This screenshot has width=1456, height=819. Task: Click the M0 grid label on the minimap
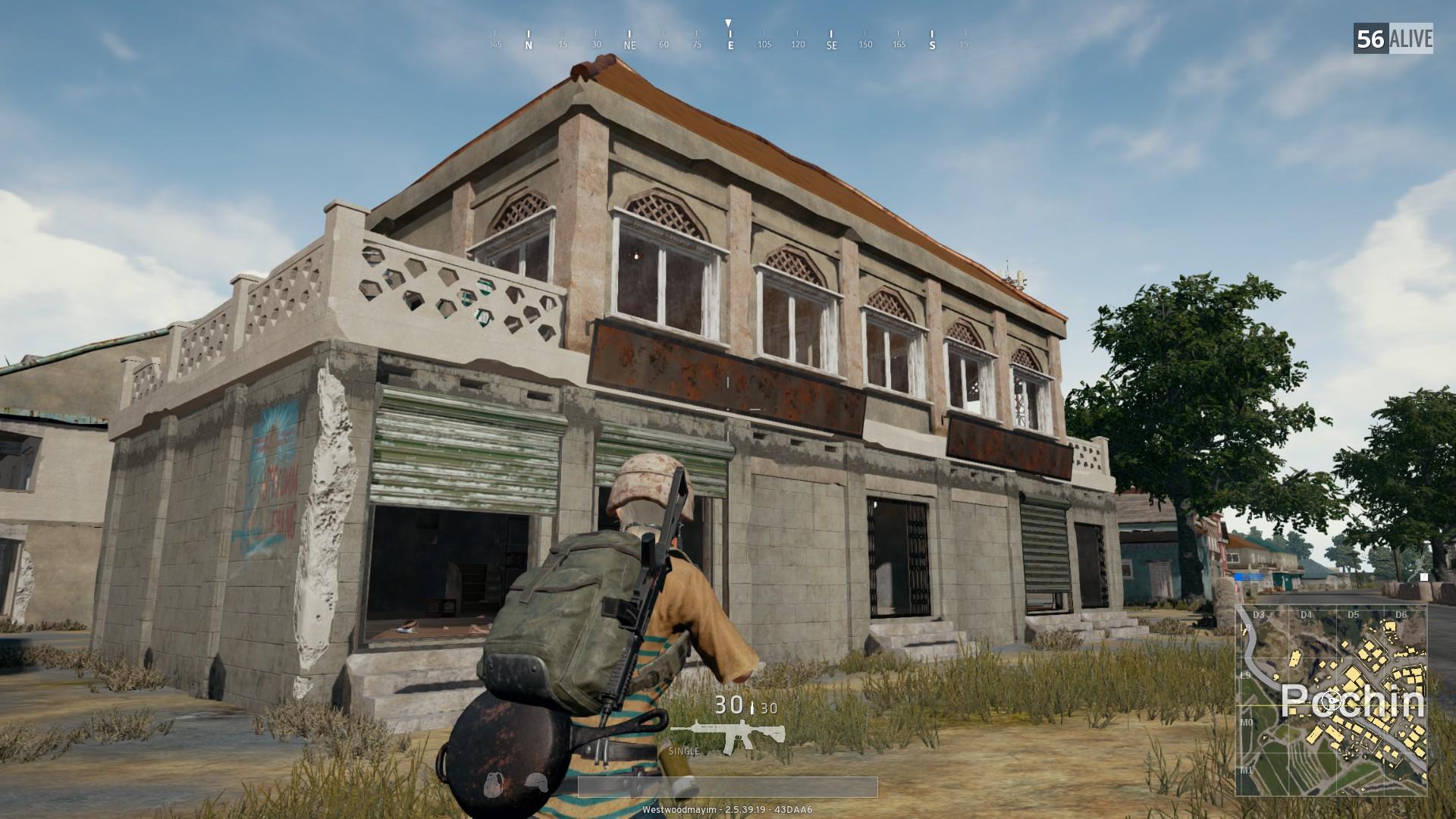[x=1247, y=722]
